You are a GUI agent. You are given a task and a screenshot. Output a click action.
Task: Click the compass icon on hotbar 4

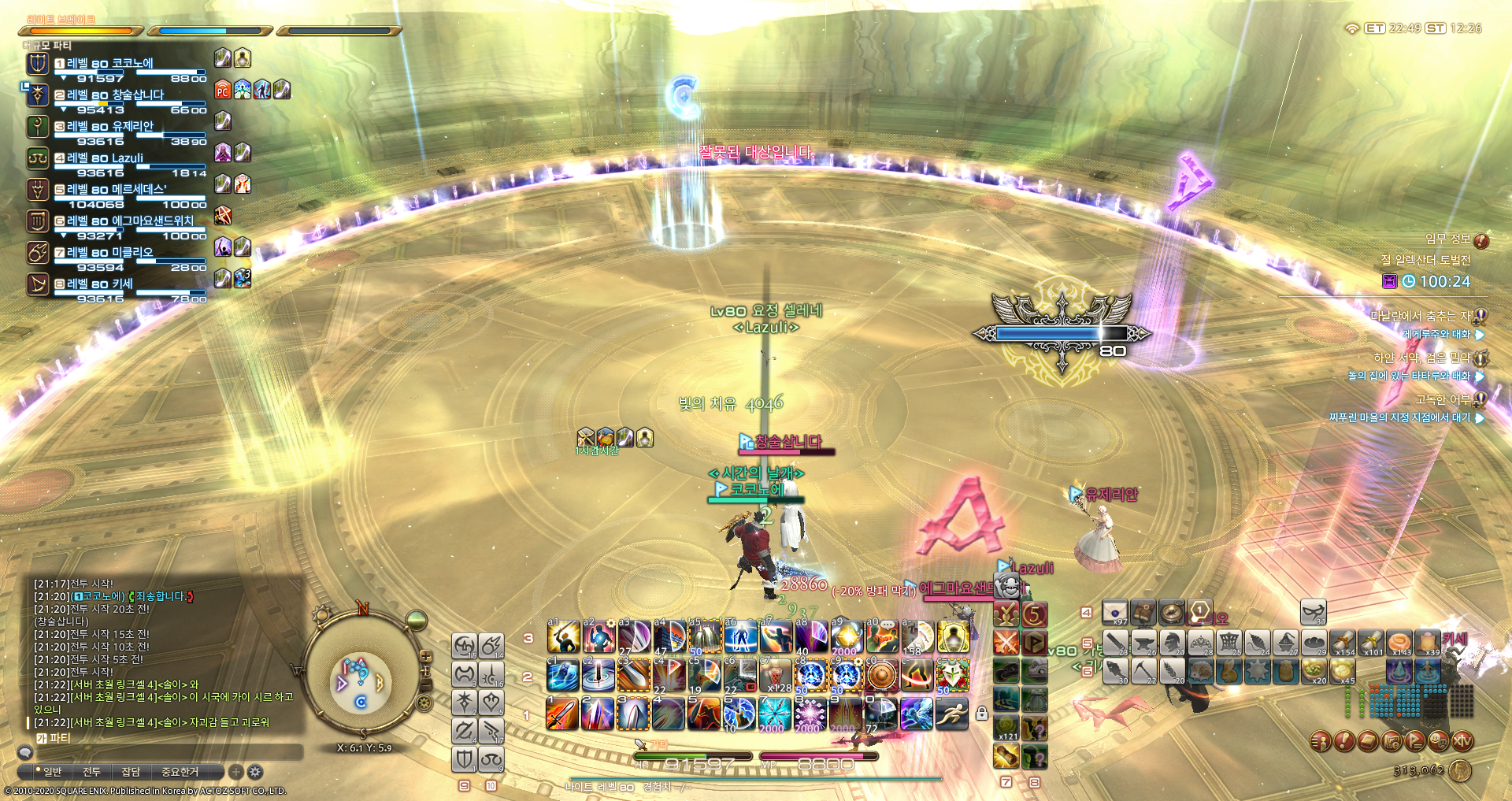[x=1171, y=613]
